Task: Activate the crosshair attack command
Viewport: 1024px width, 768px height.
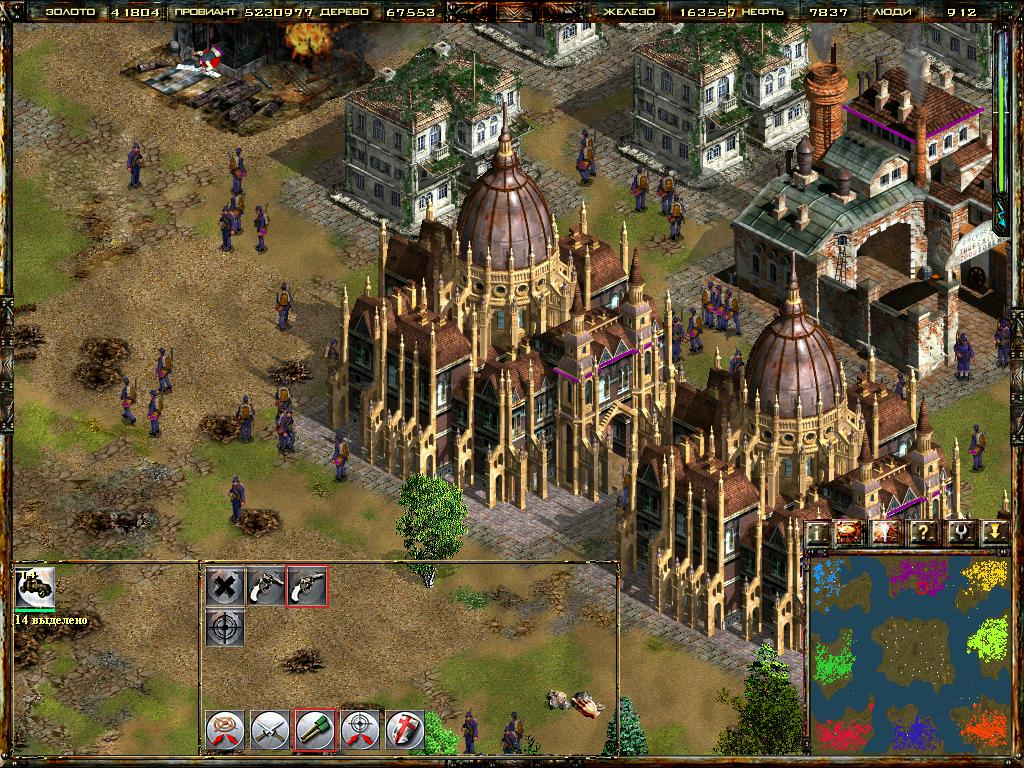Action: tap(226, 627)
